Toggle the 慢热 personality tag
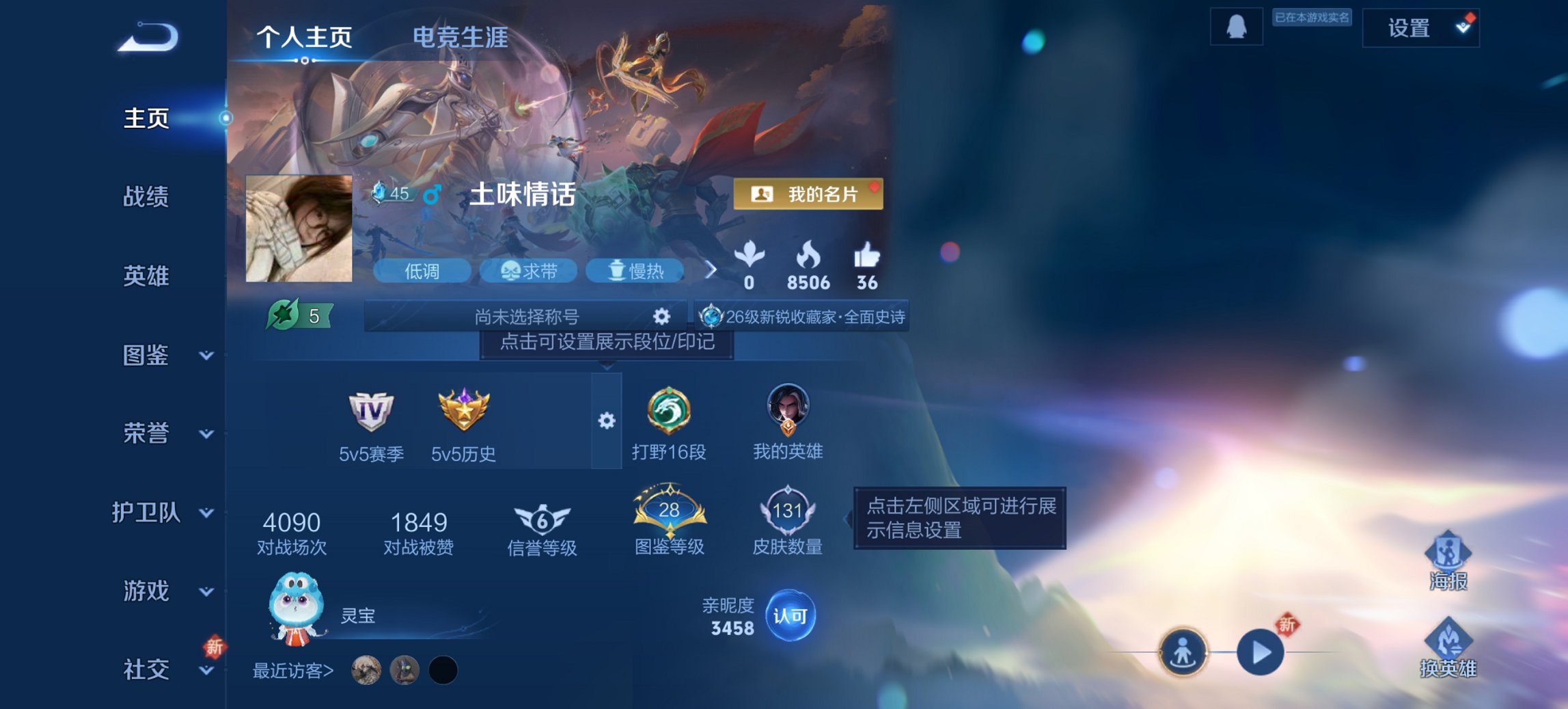This screenshot has height=709, width=1568. point(635,271)
